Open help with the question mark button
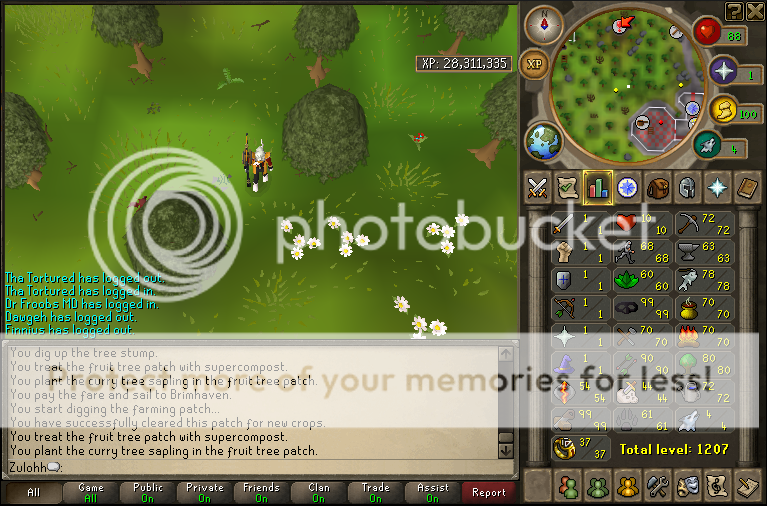 735,10
